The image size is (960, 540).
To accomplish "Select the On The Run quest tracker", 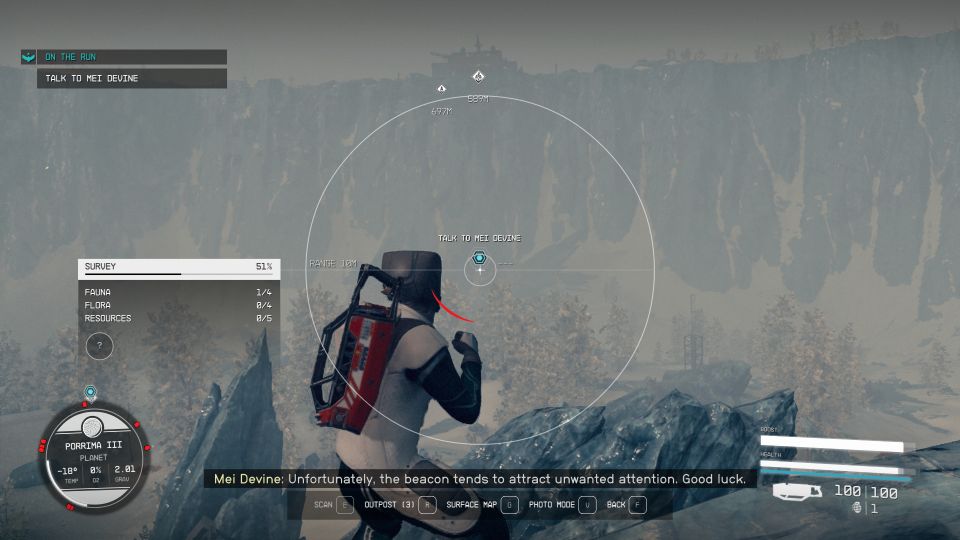I will coord(123,57).
